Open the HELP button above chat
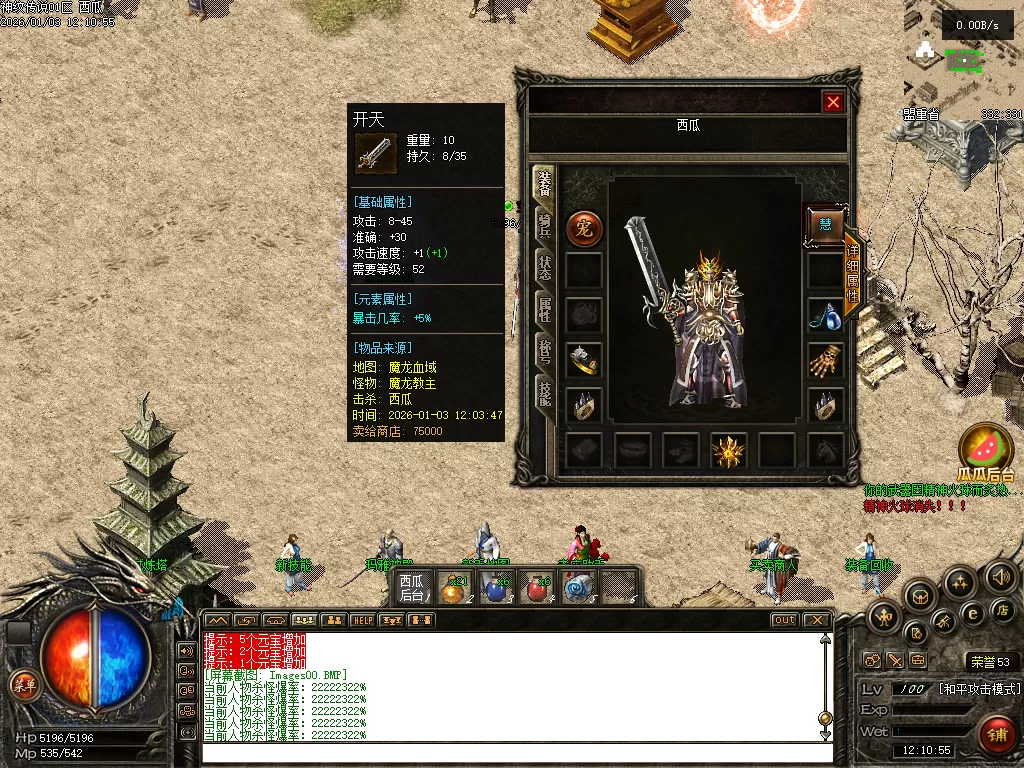 tap(362, 620)
